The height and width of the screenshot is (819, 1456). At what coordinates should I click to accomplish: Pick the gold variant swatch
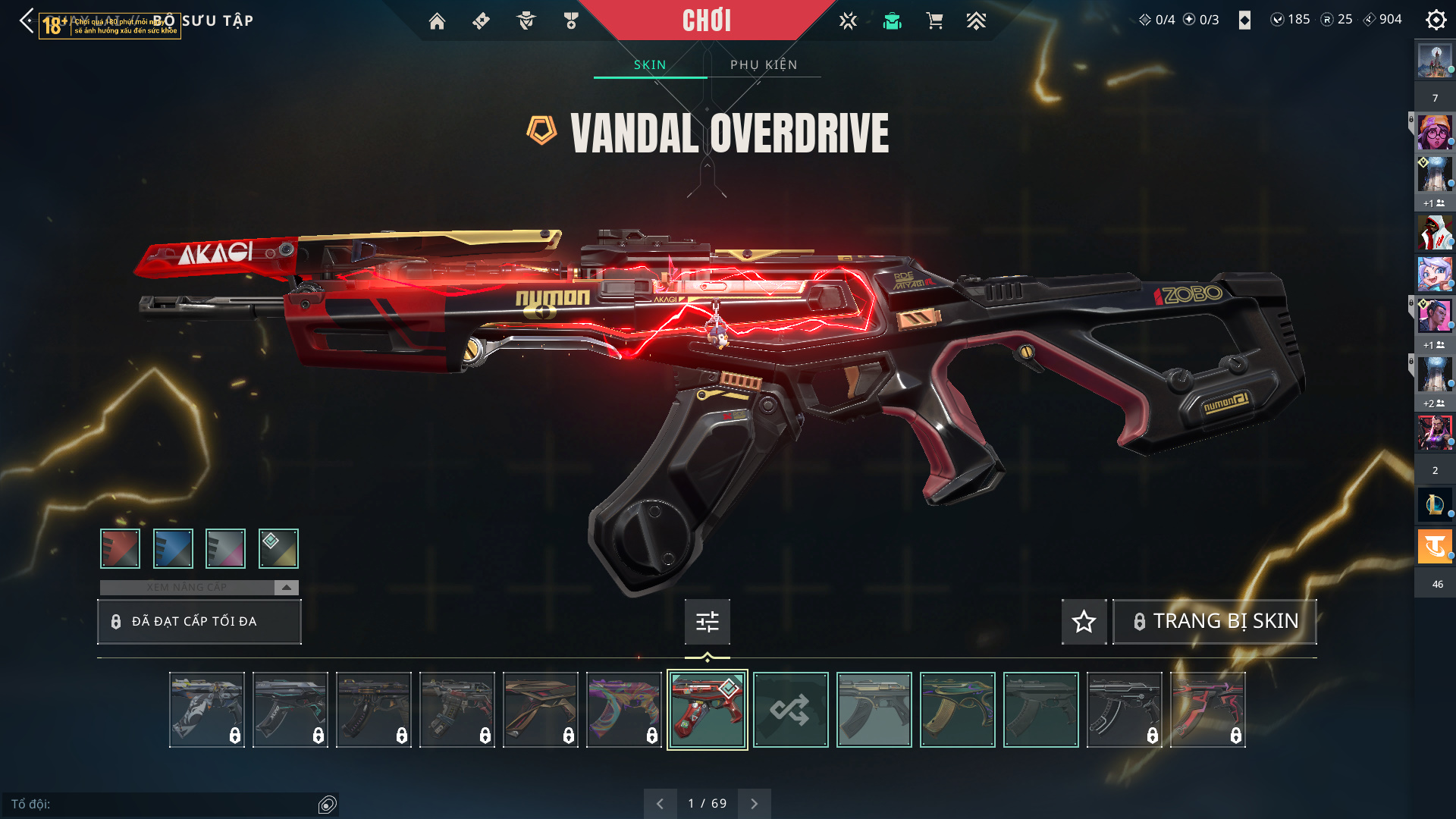[x=278, y=548]
